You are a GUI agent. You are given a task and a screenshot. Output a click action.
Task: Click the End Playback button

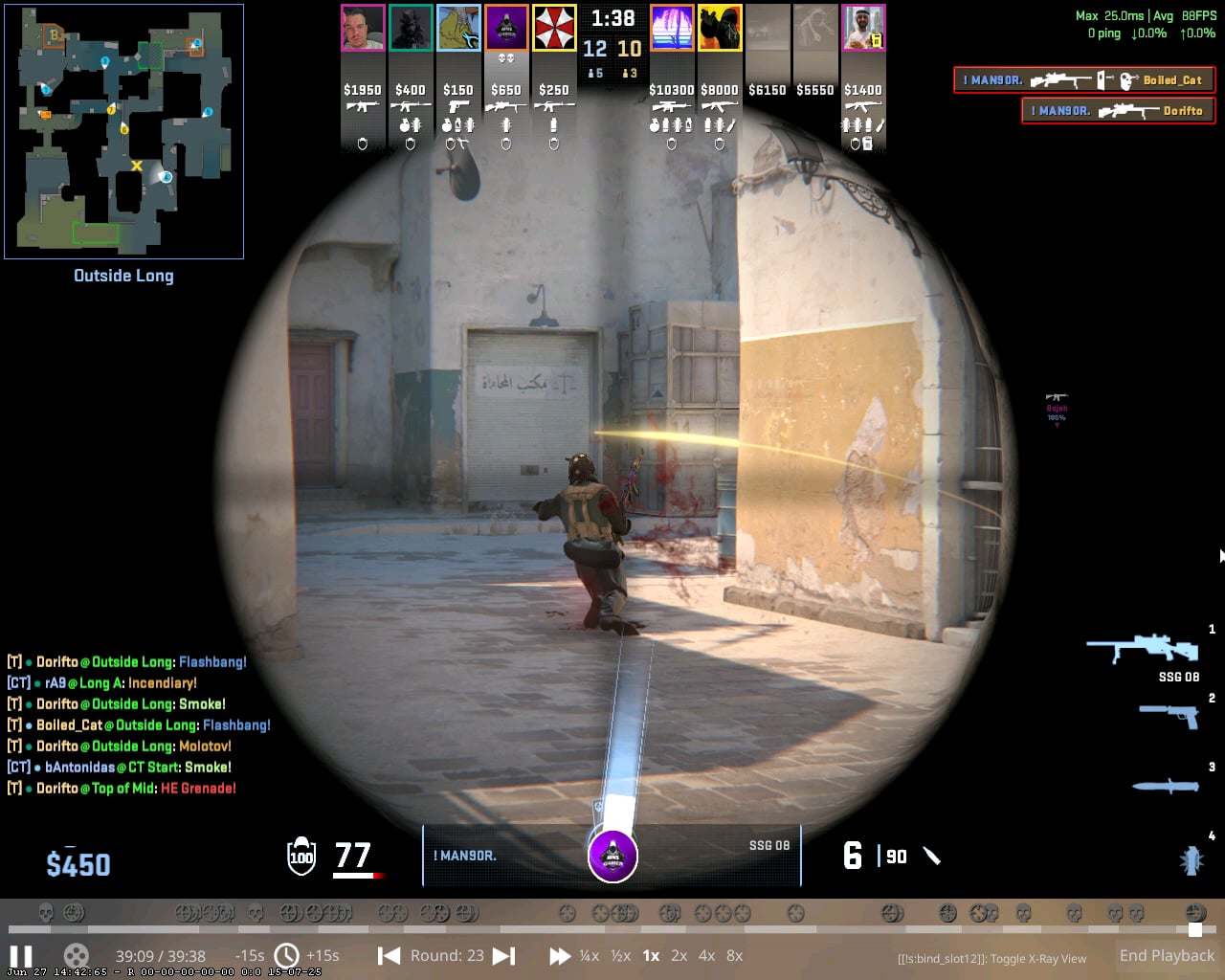tap(1167, 955)
